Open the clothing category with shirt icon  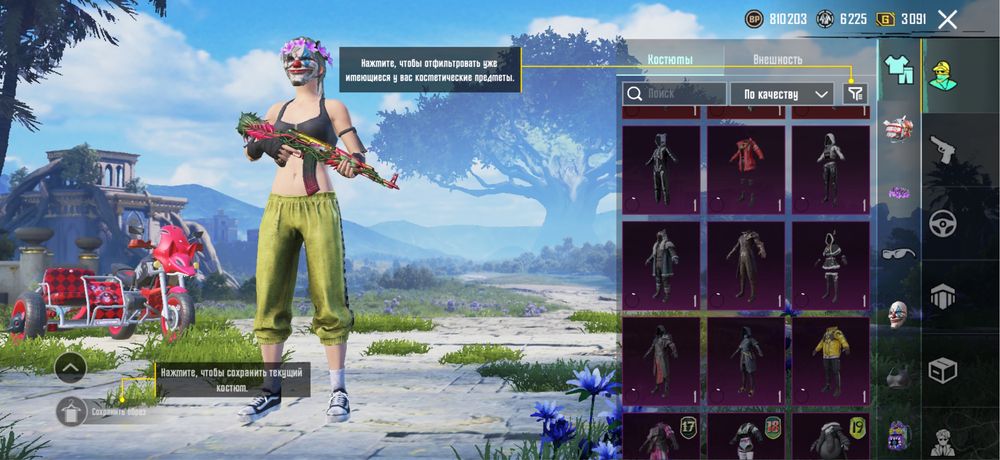point(899,69)
